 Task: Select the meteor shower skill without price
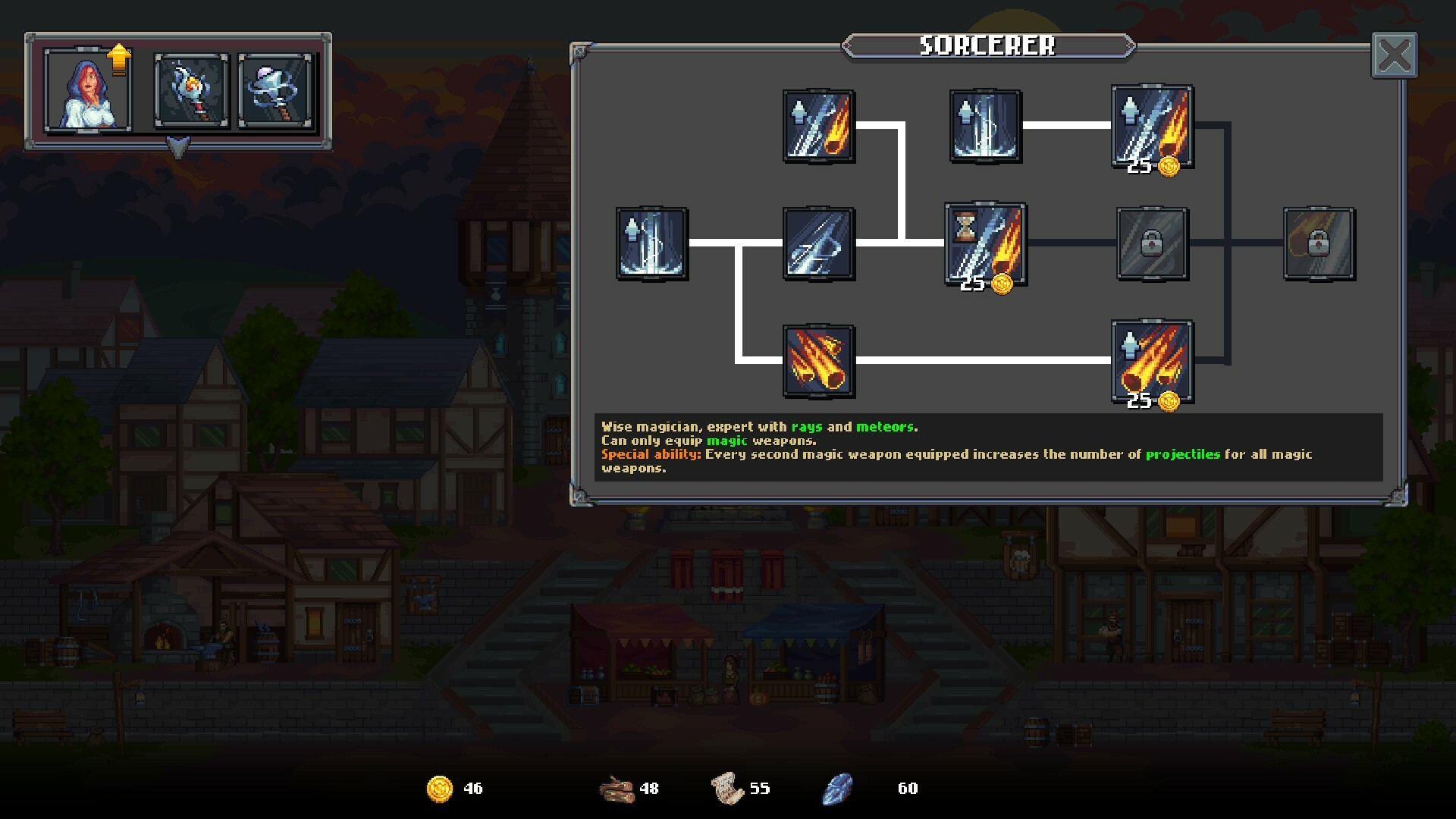click(x=819, y=362)
